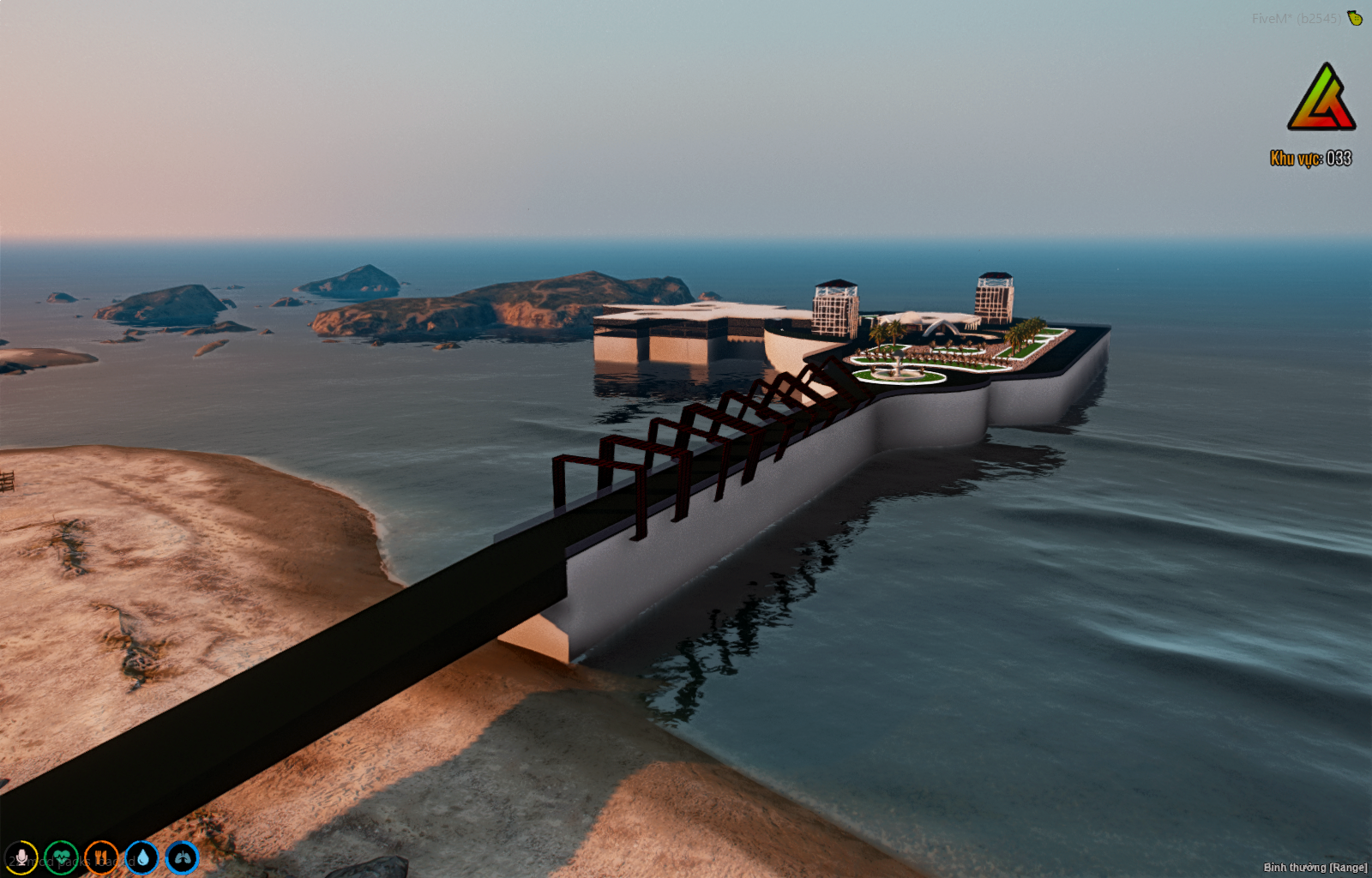This screenshot has width=1372, height=878.
Task: Tap the blue water drop thirst icon
Action: tap(141, 857)
